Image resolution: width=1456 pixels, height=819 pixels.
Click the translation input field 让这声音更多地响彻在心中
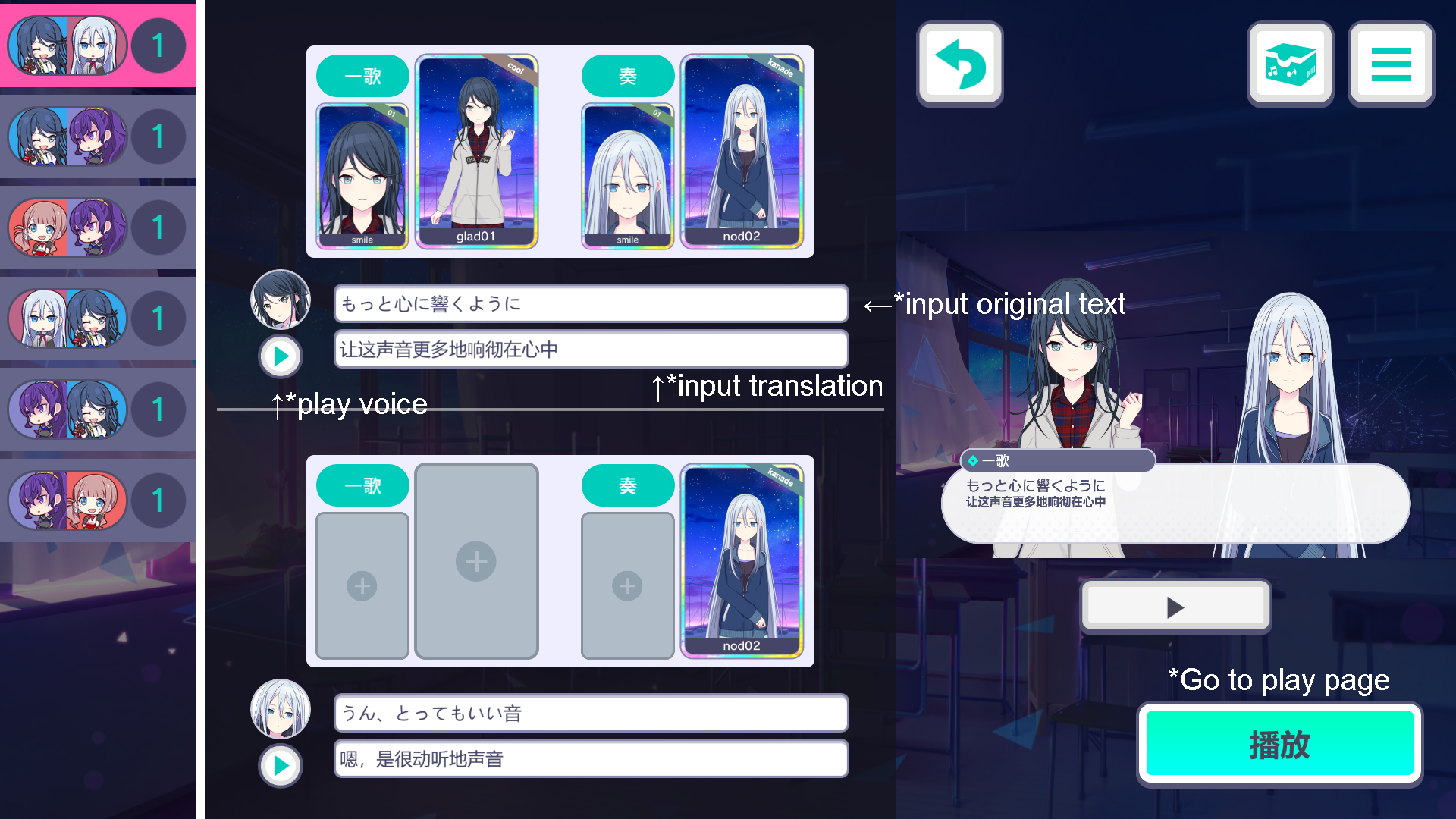[x=591, y=350]
